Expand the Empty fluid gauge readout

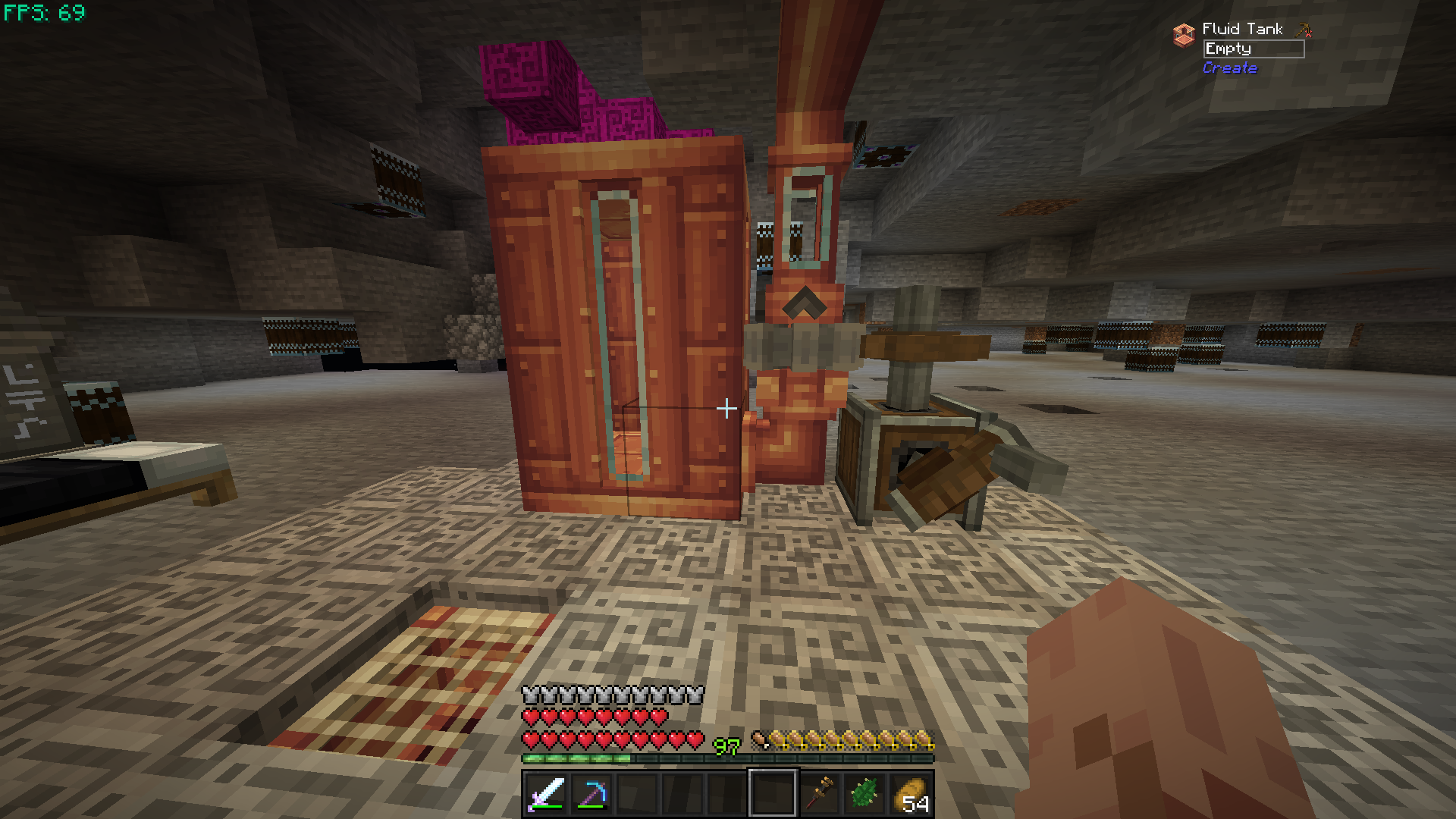coord(1255,49)
